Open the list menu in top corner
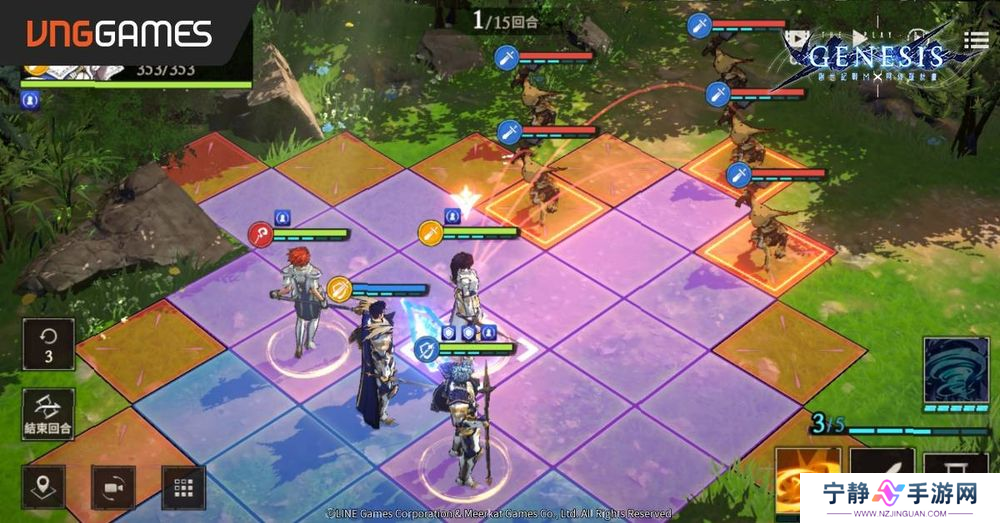Image resolution: width=1000 pixels, height=523 pixels. (x=976, y=40)
